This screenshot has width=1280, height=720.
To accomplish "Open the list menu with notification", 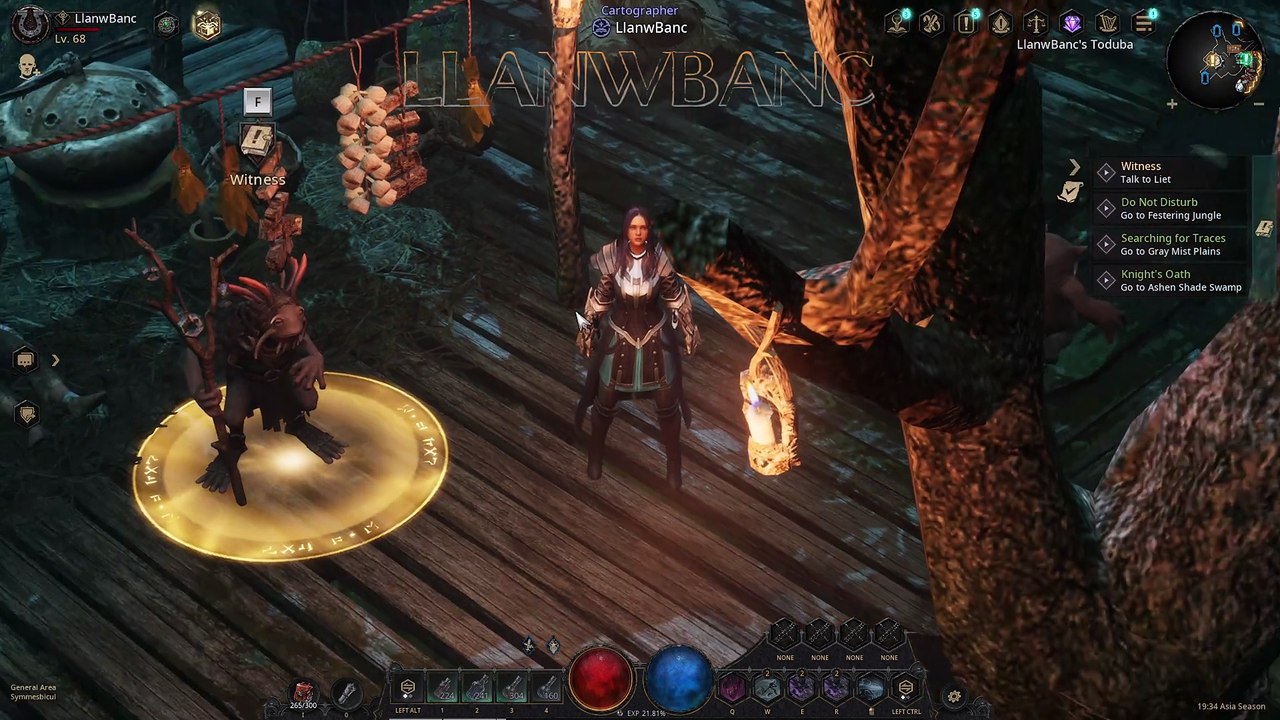I will pos(1144,22).
